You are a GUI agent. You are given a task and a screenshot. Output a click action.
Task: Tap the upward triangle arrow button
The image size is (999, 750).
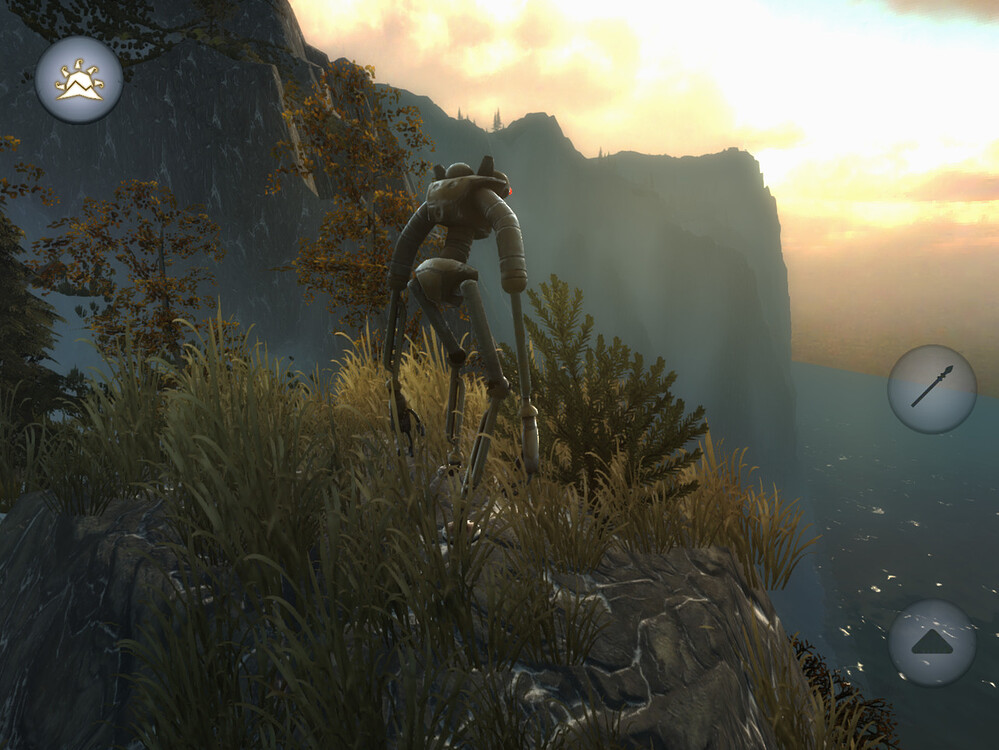click(932, 642)
